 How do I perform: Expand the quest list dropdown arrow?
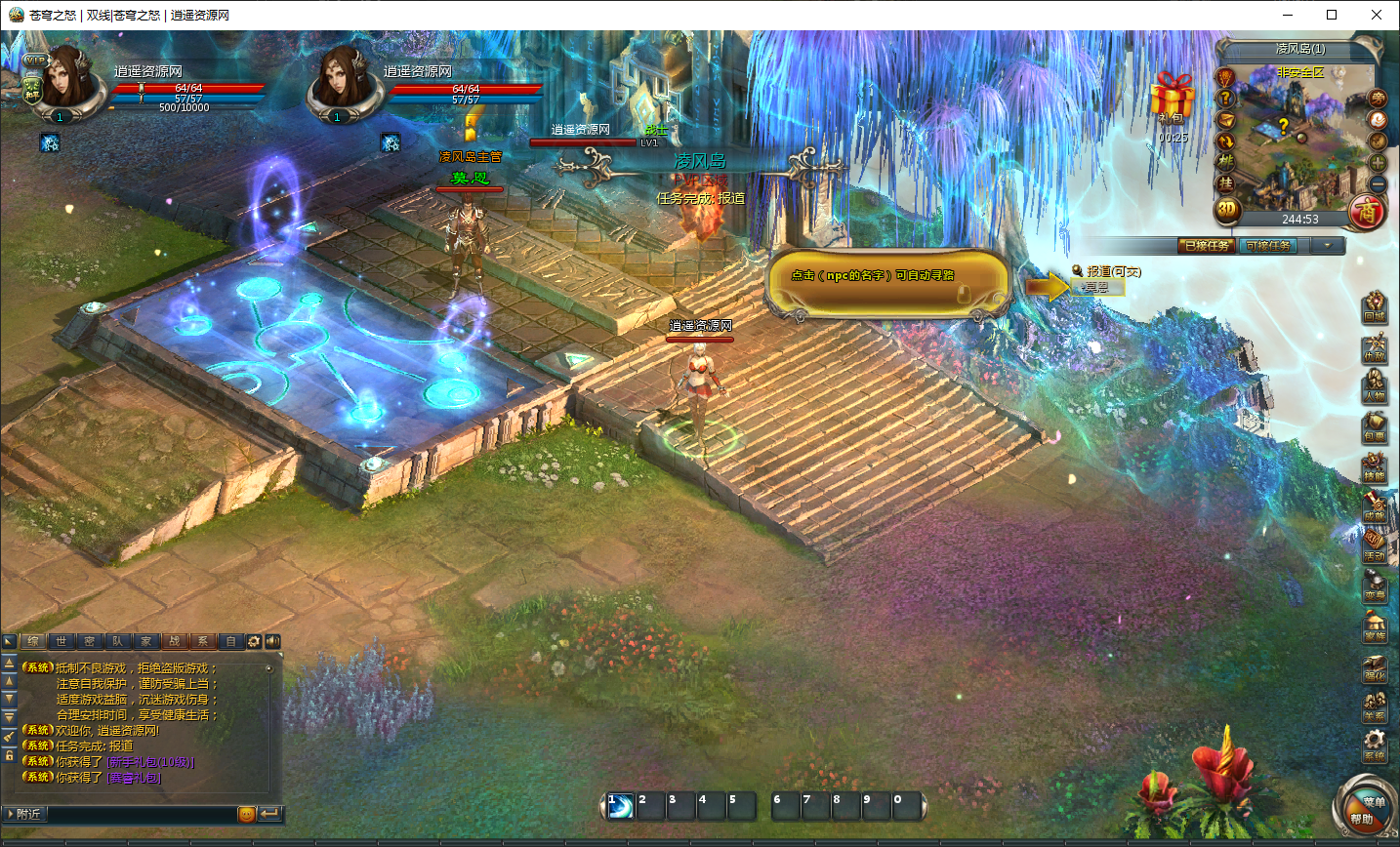pos(1327,246)
